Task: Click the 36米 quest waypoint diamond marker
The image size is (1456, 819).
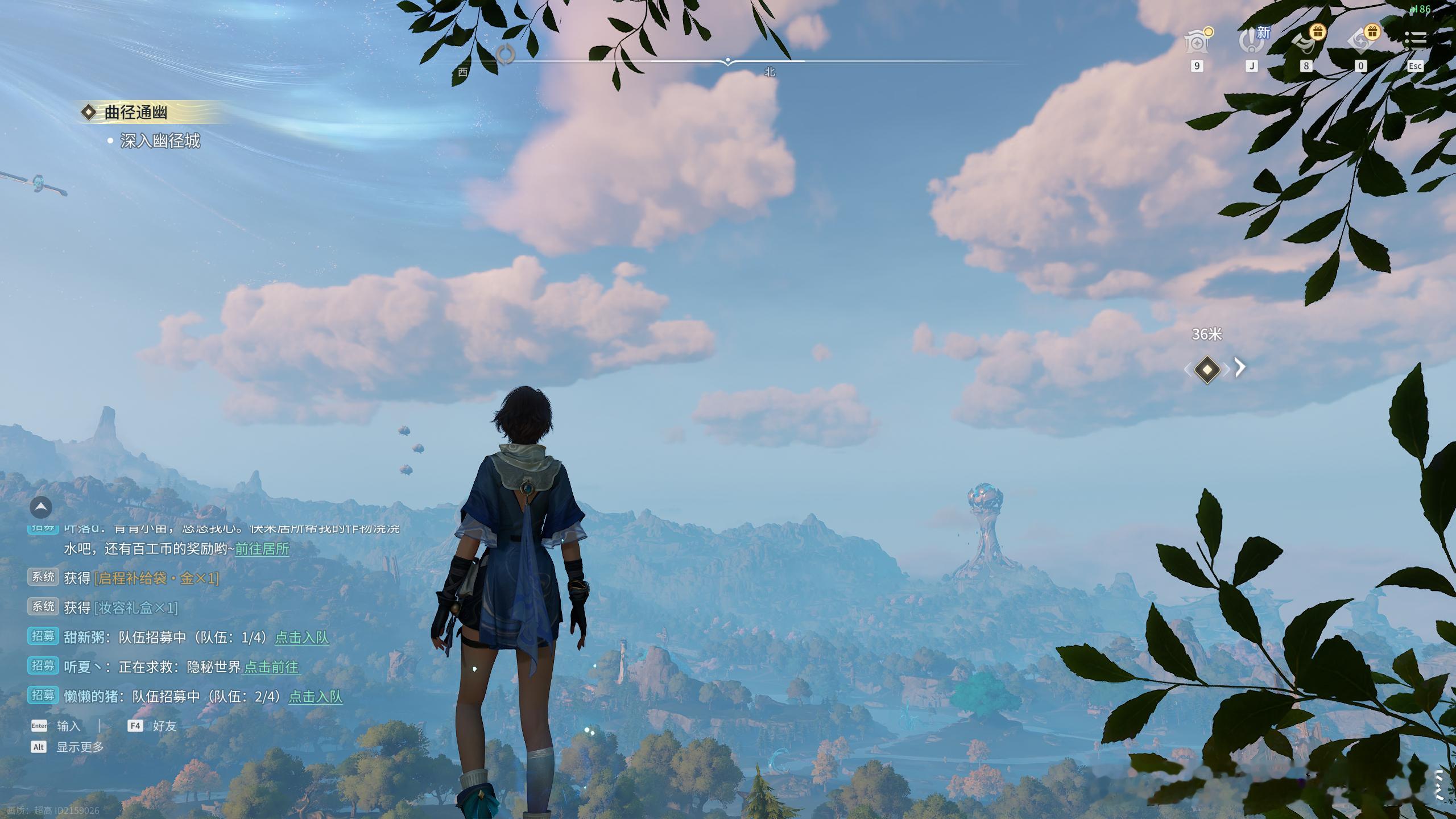Action: coord(1207,370)
